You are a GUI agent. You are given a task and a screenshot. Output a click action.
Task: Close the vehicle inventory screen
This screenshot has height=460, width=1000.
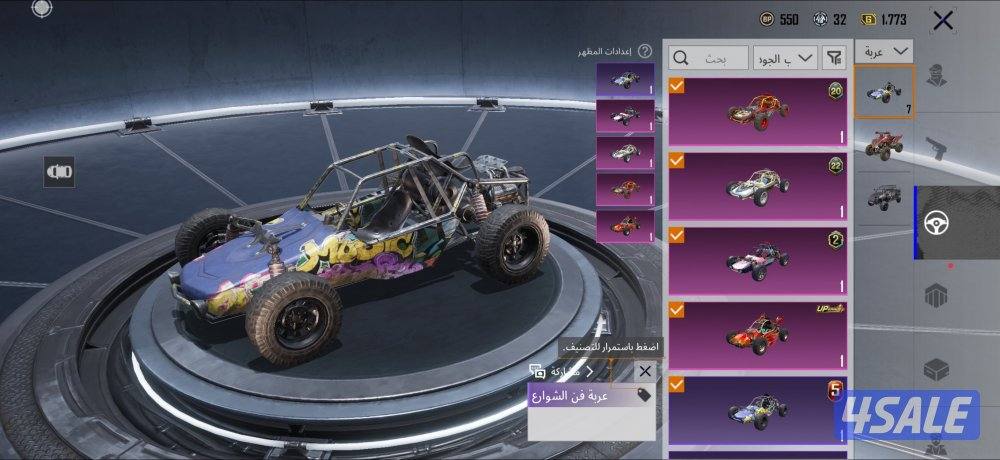pyautogui.click(x=942, y=20)
